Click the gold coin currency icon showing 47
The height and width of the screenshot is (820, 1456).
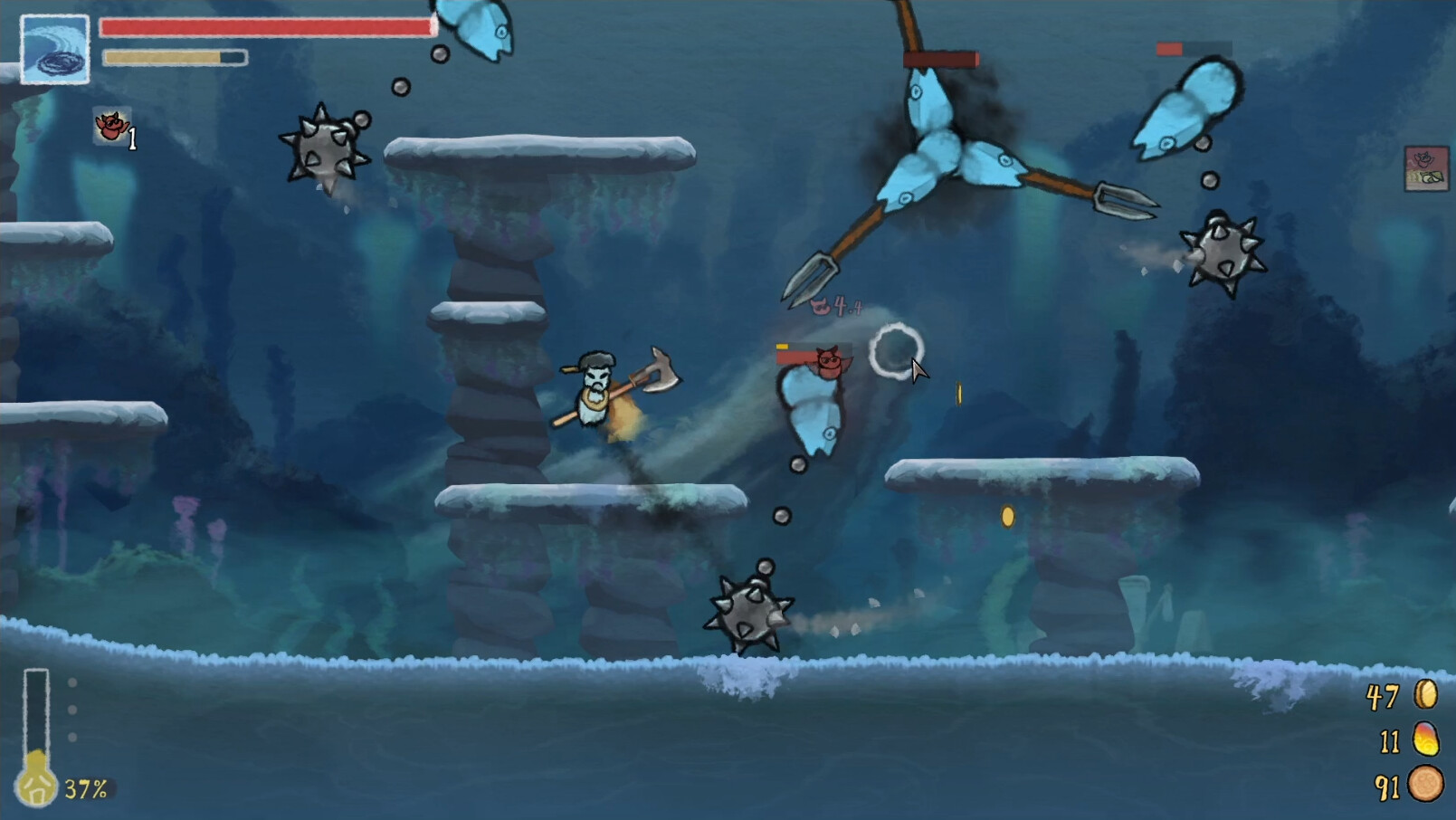(x=1425, y=695)
